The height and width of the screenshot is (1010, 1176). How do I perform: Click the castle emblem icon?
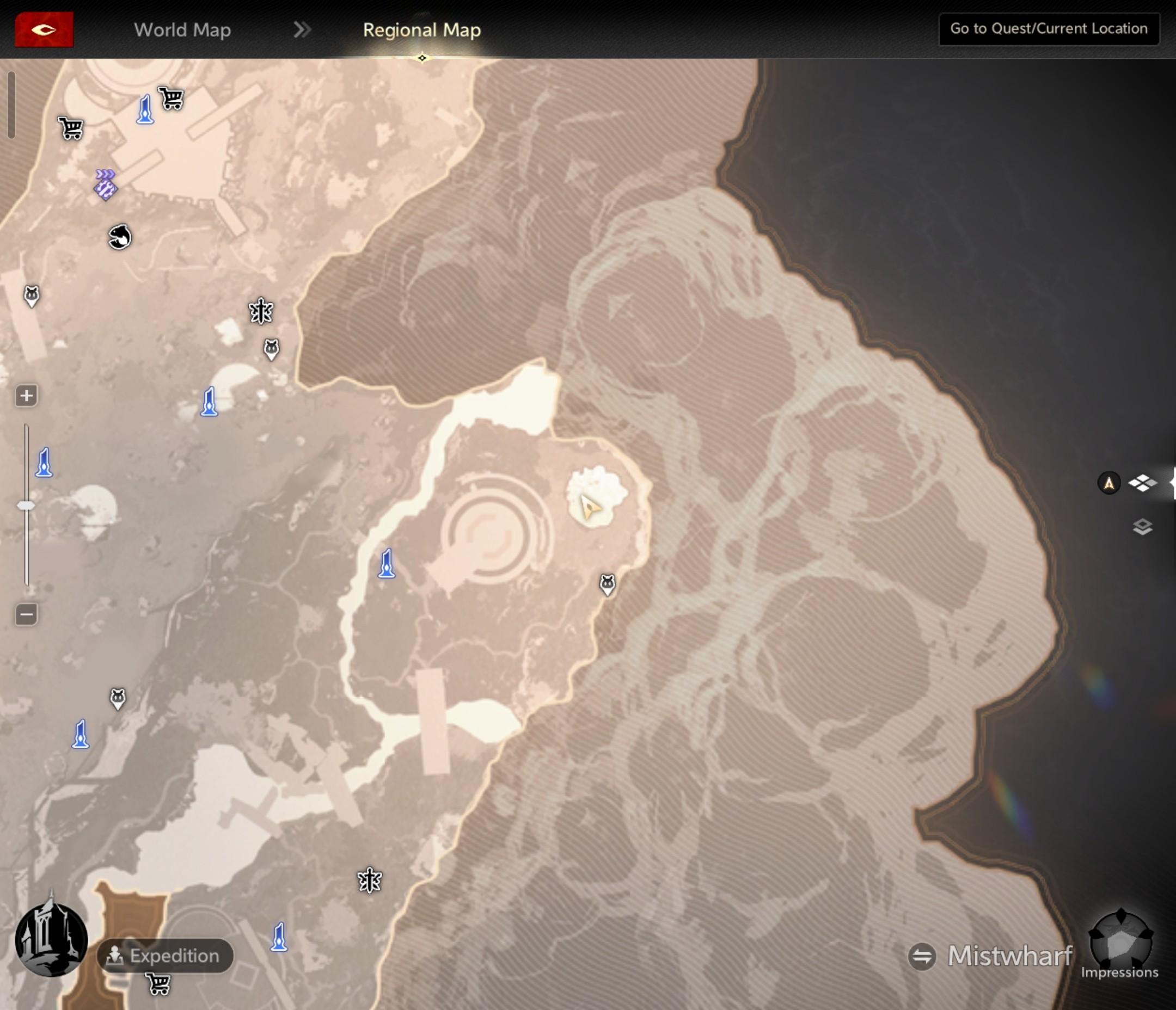pyautogui.click(x=51, y=940)
